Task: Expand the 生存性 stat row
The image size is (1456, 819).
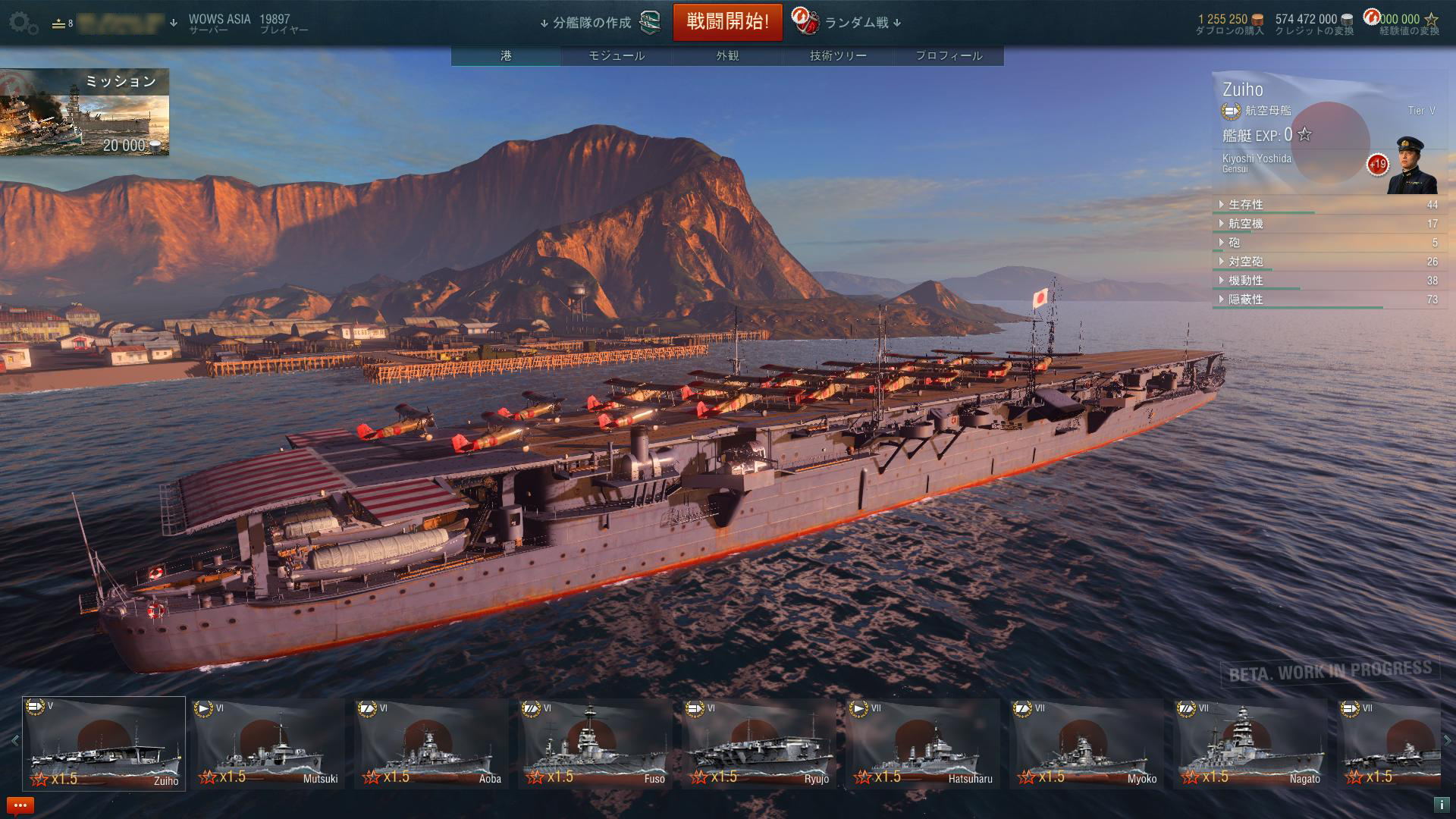Action: (1245, 205)
